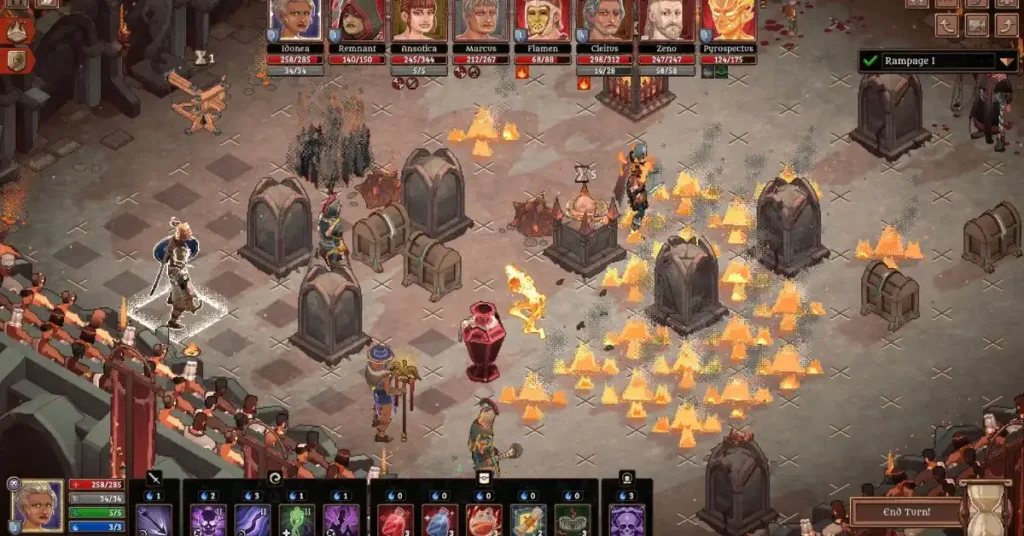1024x536 pixels.
Task: Select the hooded Remnant portrait
Action: tap(358, 20)
